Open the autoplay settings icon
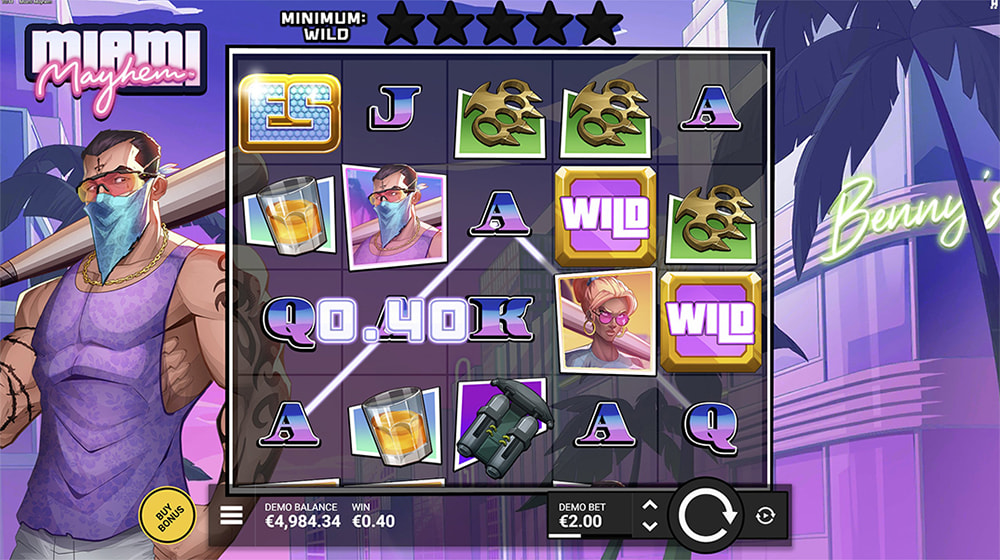The width and height of the screenshot is (1000, 560). [x=766, y=515]
